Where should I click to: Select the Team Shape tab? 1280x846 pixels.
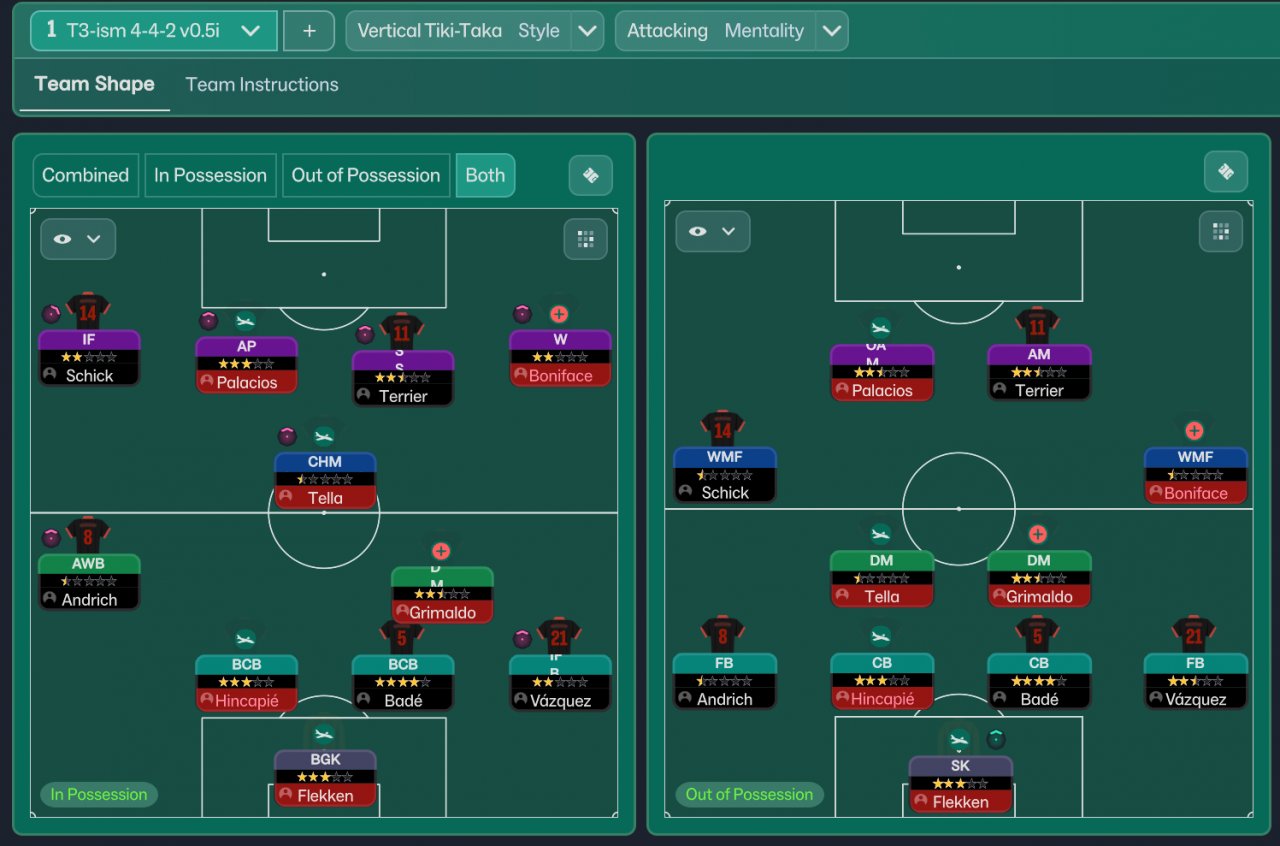pos(94,85)
